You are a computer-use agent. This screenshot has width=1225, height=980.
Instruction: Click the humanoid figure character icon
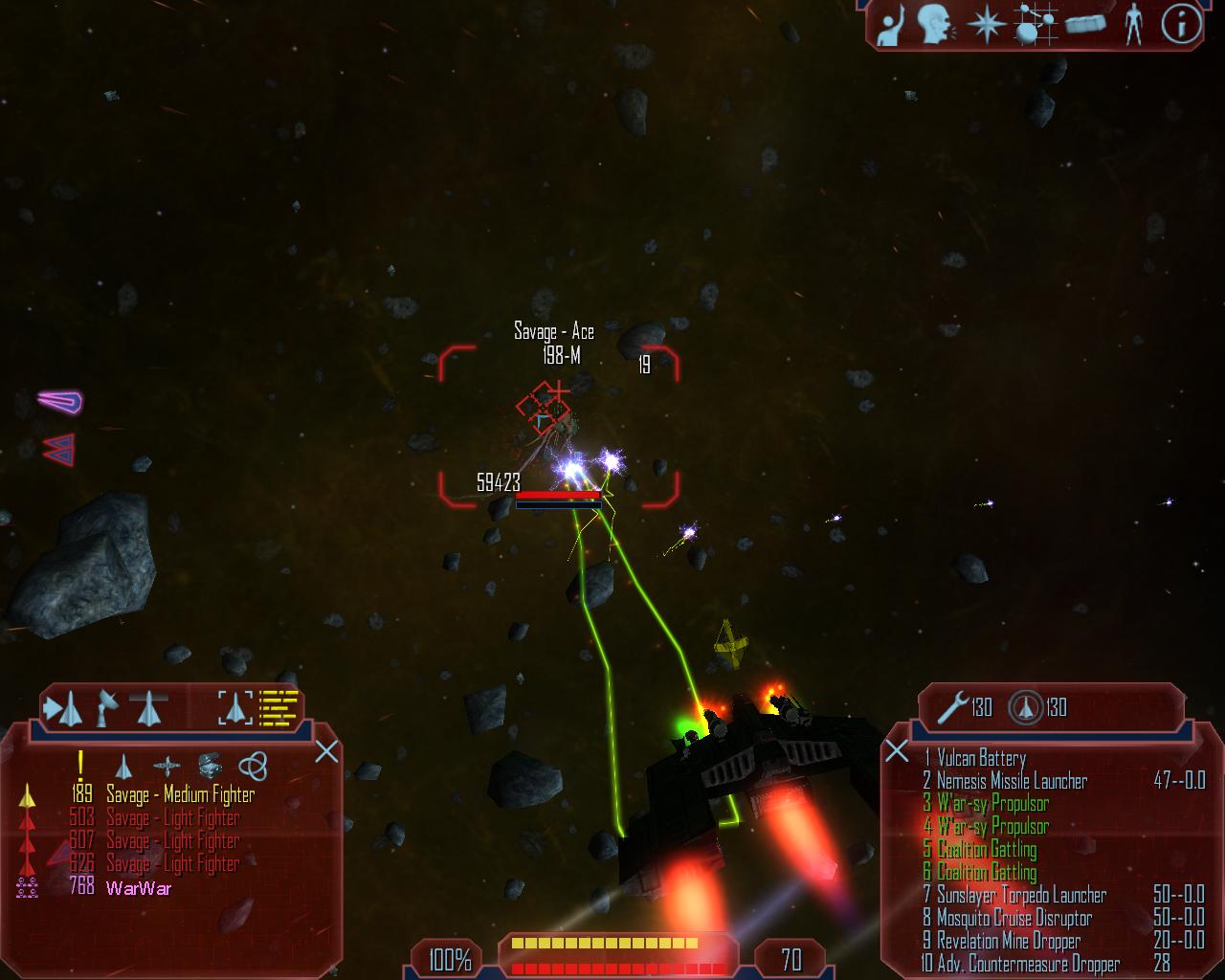coord(1134,24)
